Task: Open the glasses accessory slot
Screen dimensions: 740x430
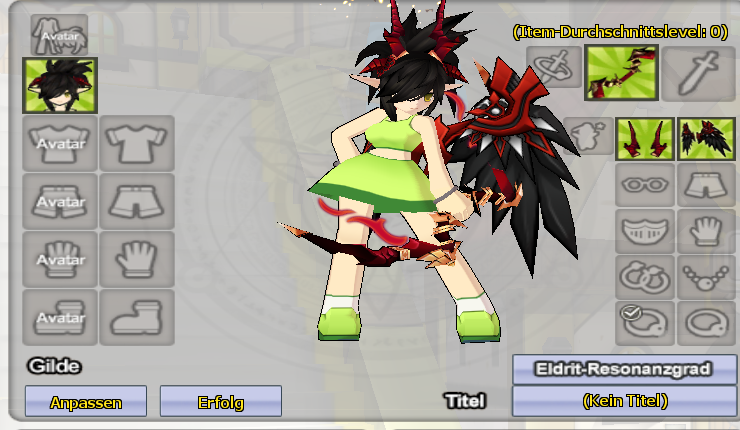Action: point(645,185)
